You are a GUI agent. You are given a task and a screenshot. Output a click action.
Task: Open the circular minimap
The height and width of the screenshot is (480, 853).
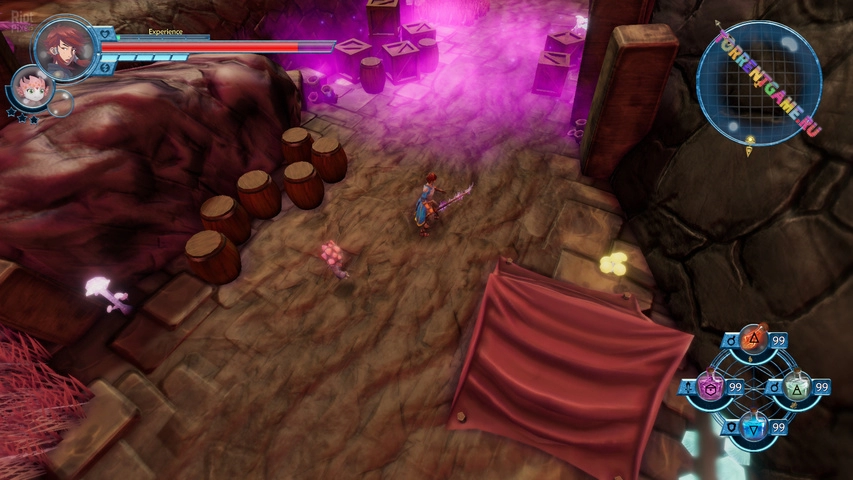tap(757, 83)
